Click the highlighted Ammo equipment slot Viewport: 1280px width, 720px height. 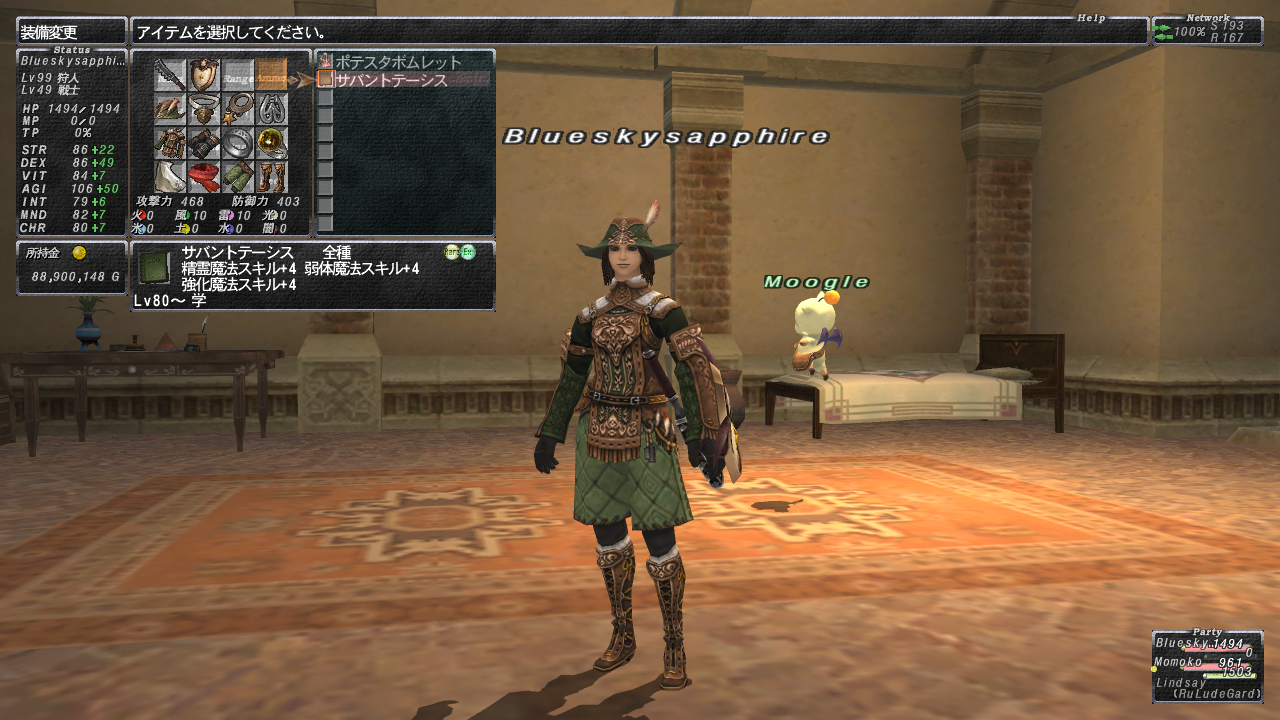pos(271,74)
